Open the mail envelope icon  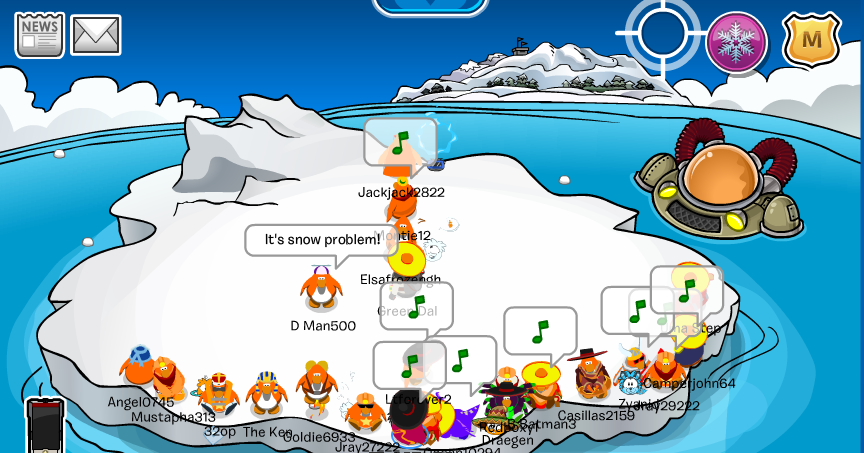pyautogui.click(x=96, y=36)
